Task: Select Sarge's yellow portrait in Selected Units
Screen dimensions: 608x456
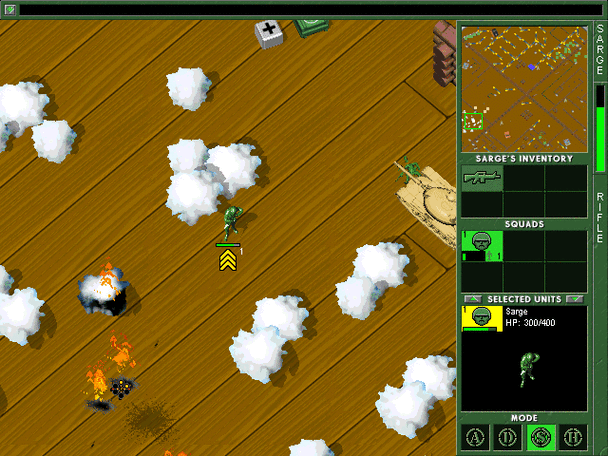Action: point(481,318)
